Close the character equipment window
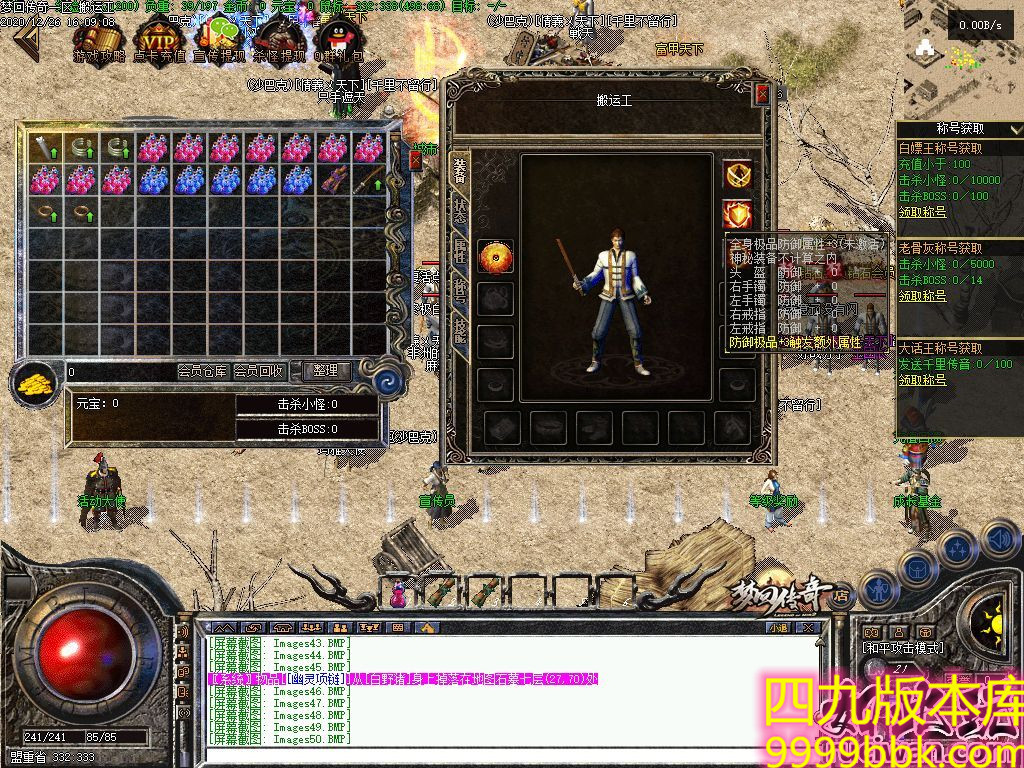This screenshot has width=1024, height=768. (x=763, y=94)
